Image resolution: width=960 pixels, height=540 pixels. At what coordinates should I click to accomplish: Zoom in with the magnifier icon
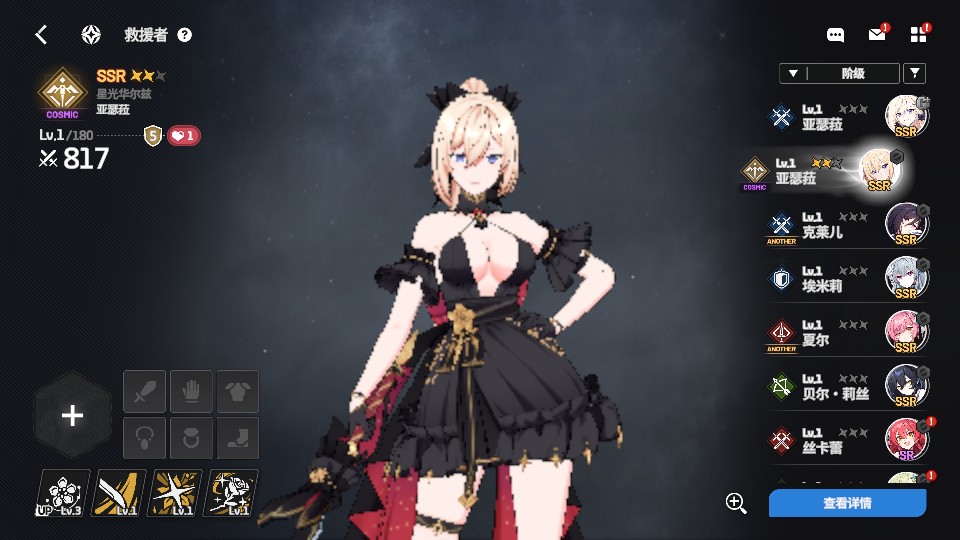[737, 503]
